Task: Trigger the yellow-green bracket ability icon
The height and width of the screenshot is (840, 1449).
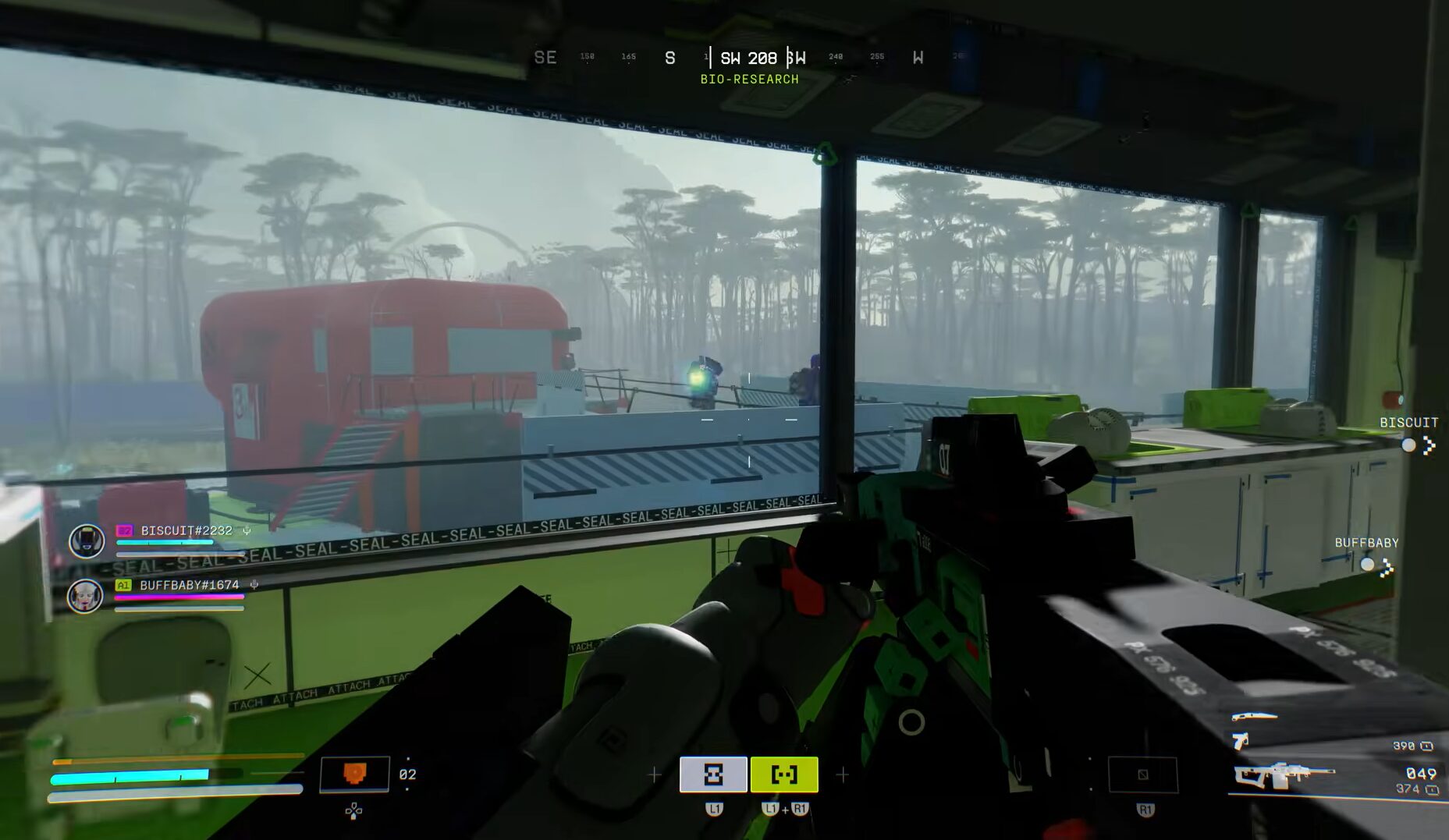Action: pos(783,774)
